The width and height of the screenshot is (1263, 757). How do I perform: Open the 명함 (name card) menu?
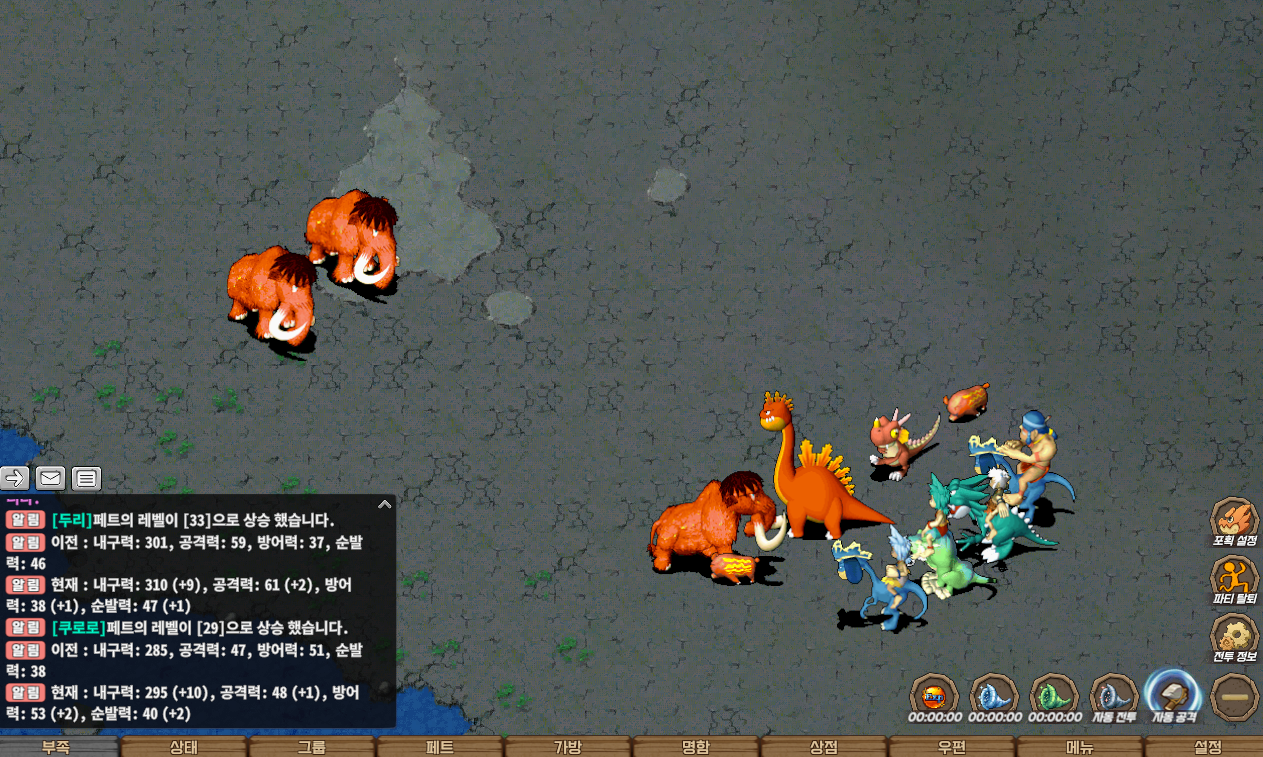696,747
